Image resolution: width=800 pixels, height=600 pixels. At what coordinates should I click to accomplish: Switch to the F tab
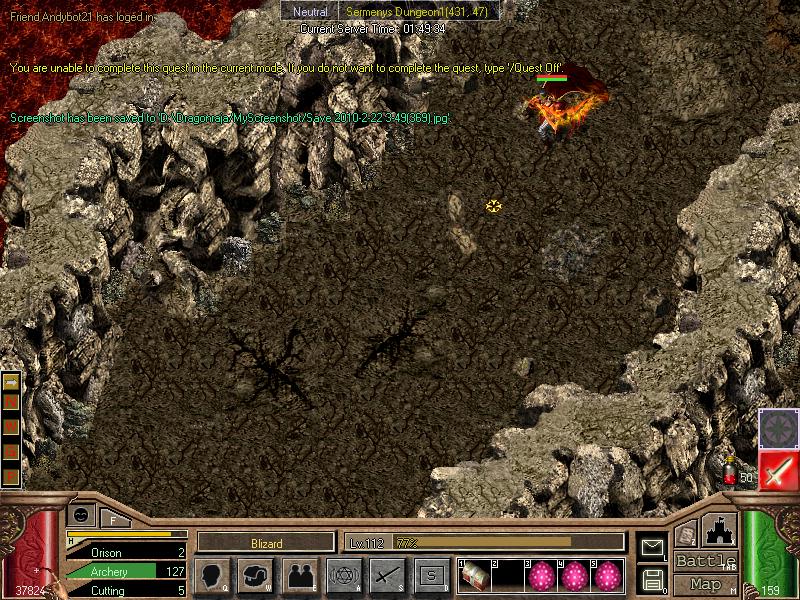point(113,518)
